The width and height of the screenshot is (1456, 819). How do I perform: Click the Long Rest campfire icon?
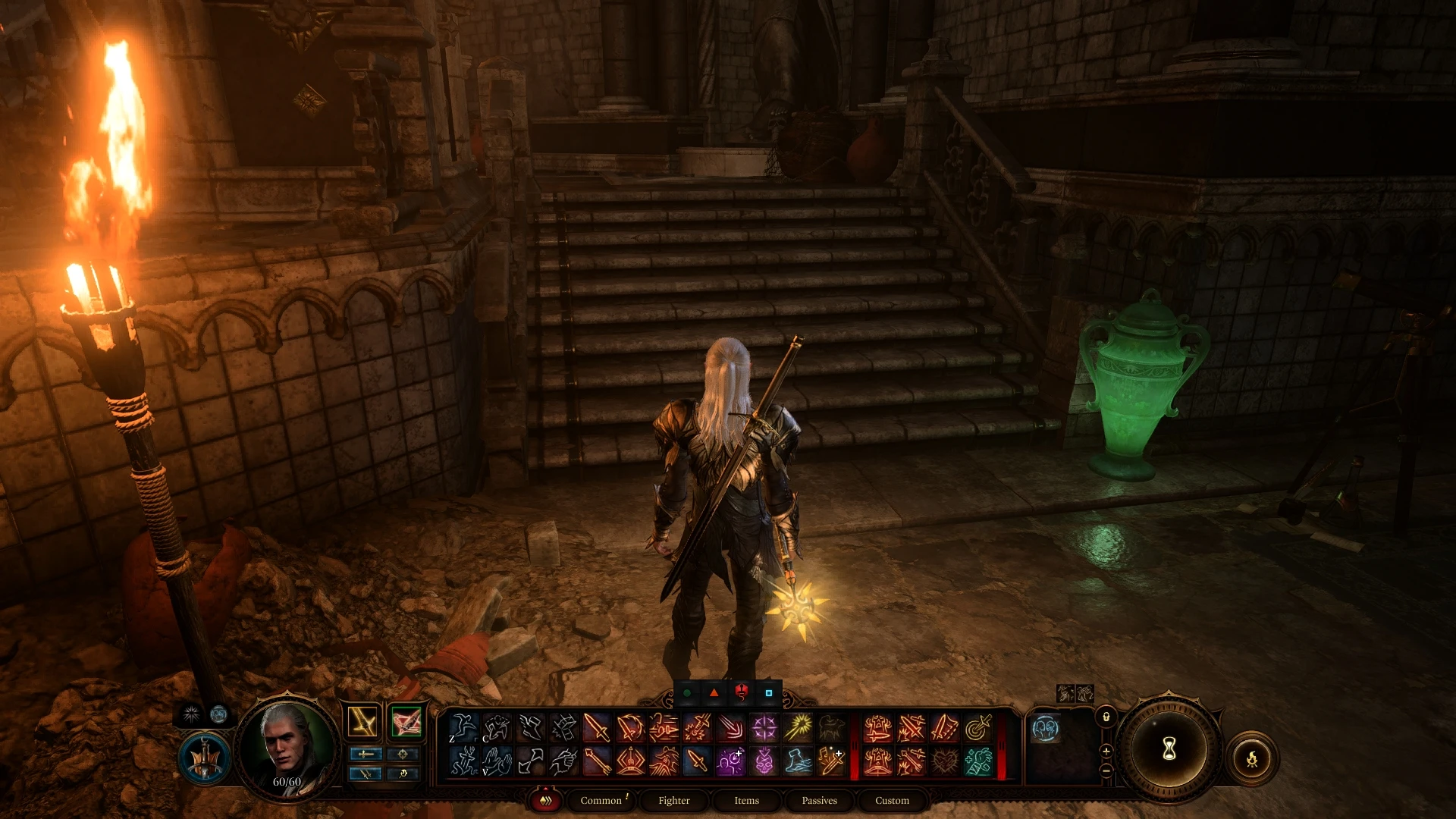pyautogui.click(x=1252, y=760)
